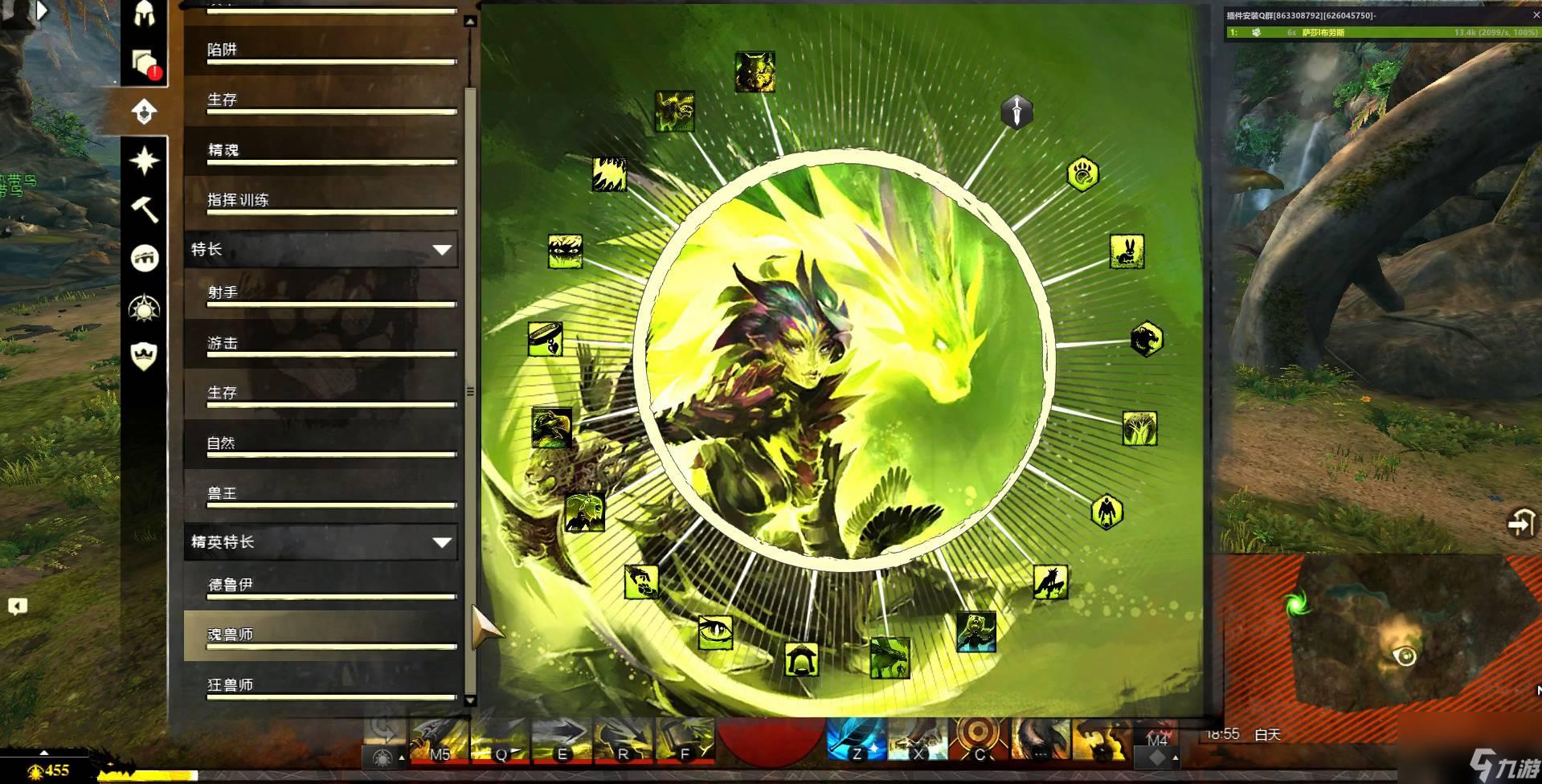
Task: Open the 射手 specialization row
Action: tap(321, 293)
